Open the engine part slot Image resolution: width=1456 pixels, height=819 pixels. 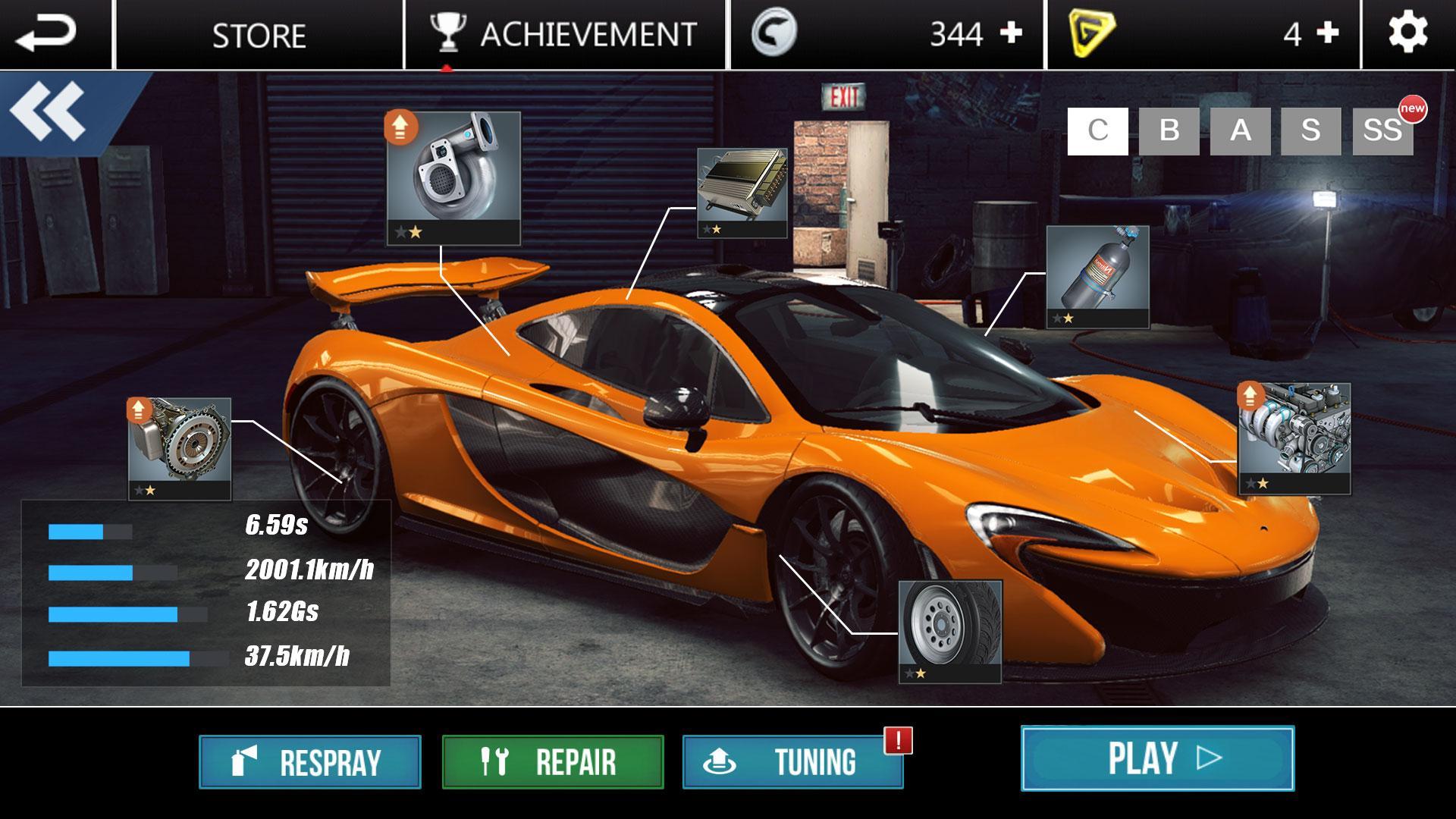pyautogui.click(x=1294, y=438)
